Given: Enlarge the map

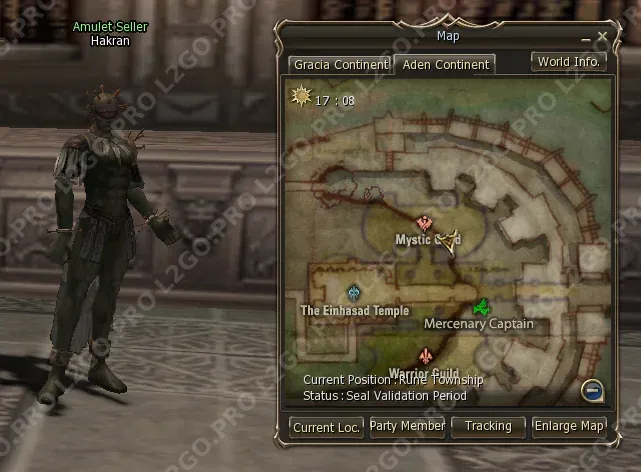Looking at the screenshot, I should point(569,426).
